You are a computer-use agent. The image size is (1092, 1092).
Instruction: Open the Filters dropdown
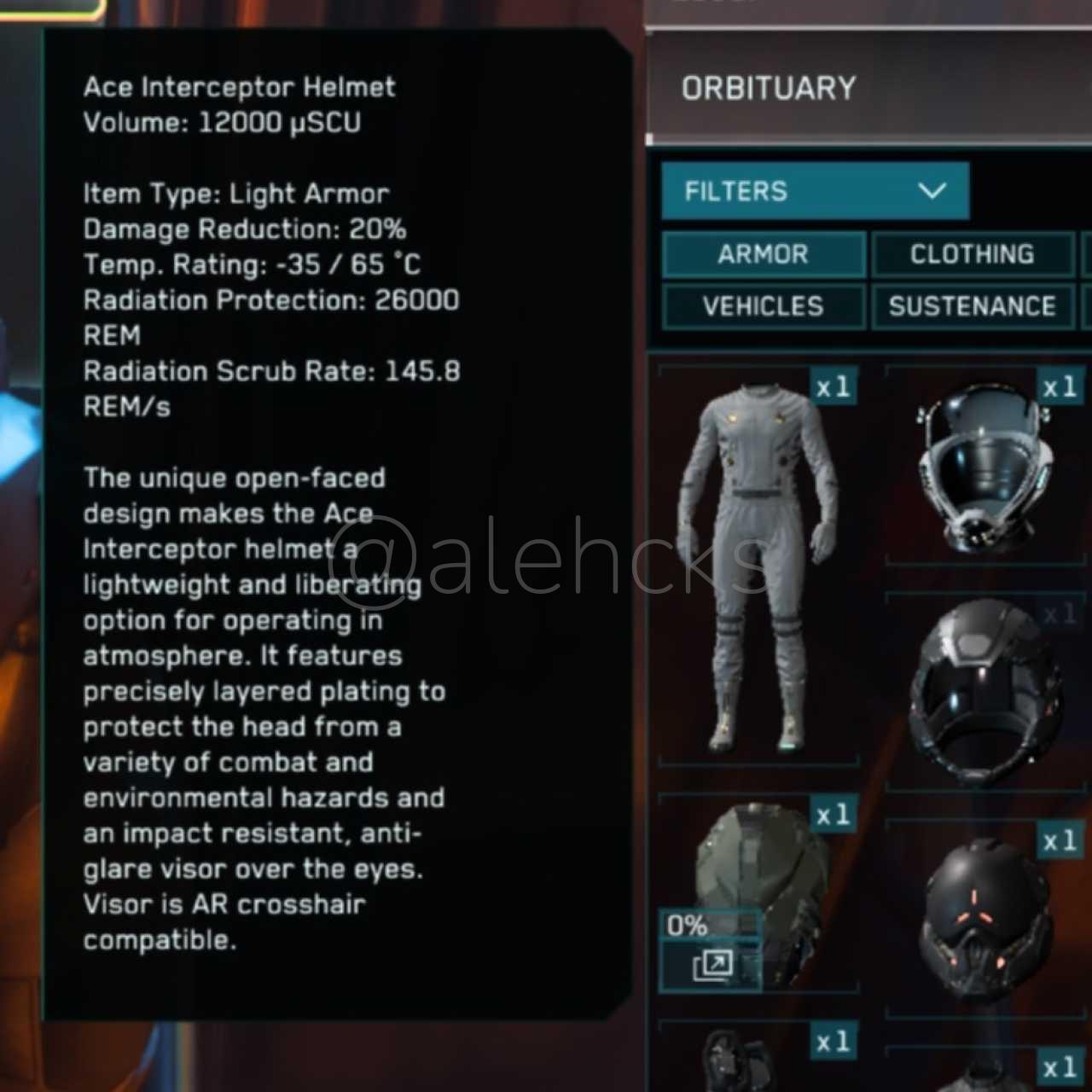pyautogui.click(x=815, y=191)
